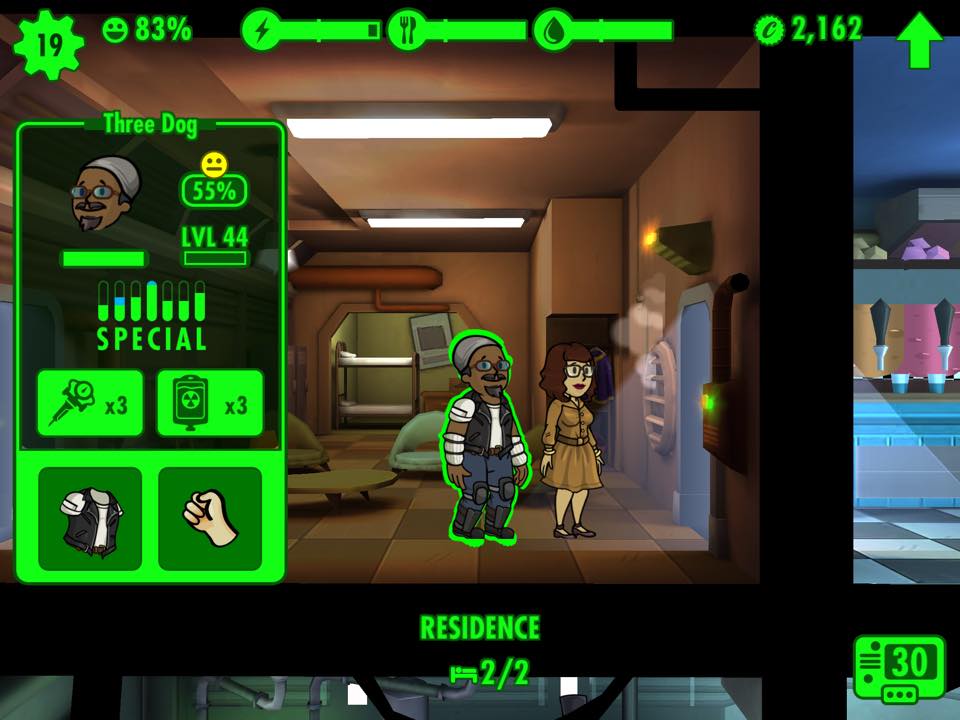Use a RadAway on Three Dog
This screenshot has height=720, width=960.
tap(210, 404)
